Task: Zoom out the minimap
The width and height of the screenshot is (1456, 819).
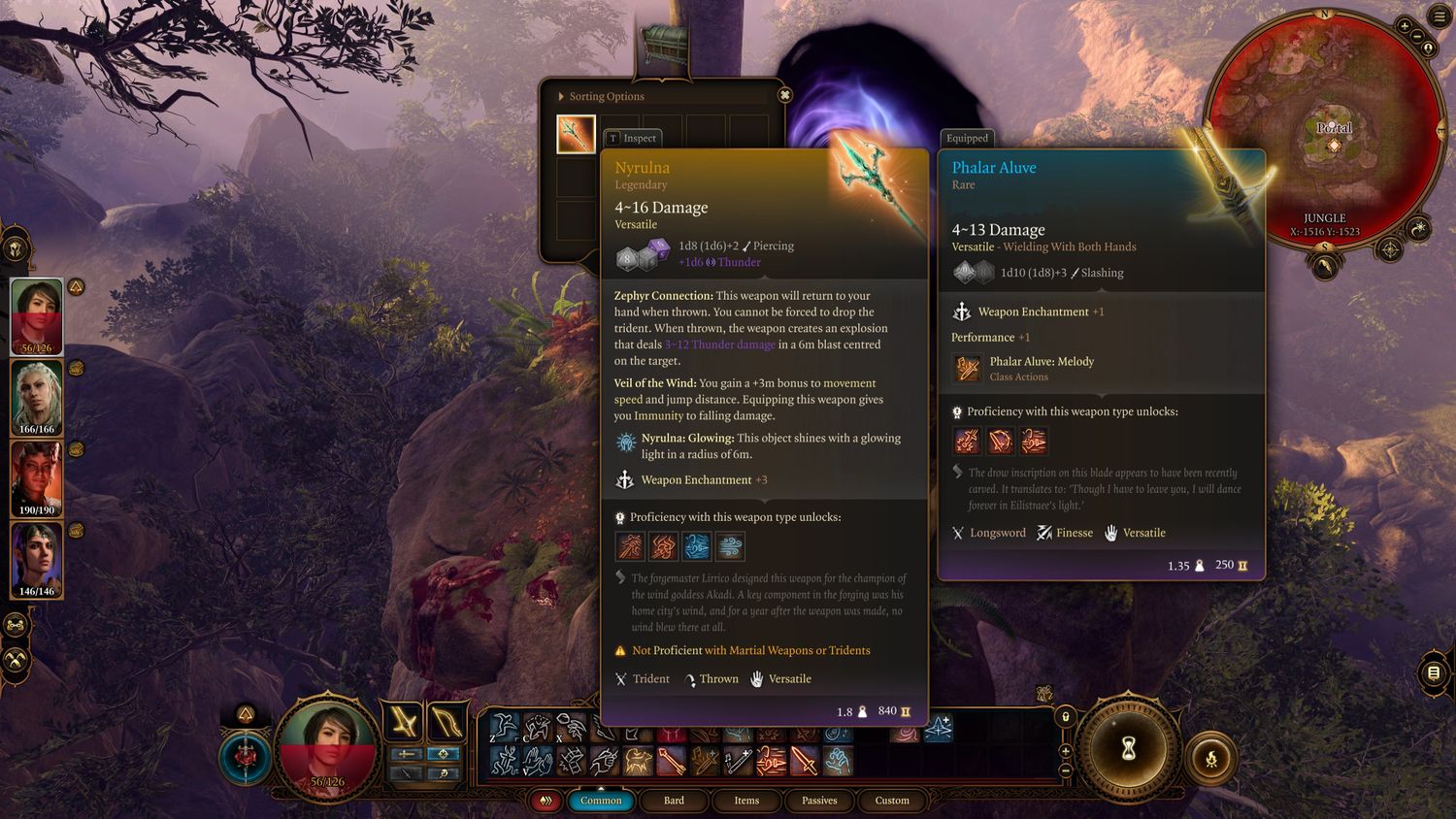Action: coord(1428,47)
